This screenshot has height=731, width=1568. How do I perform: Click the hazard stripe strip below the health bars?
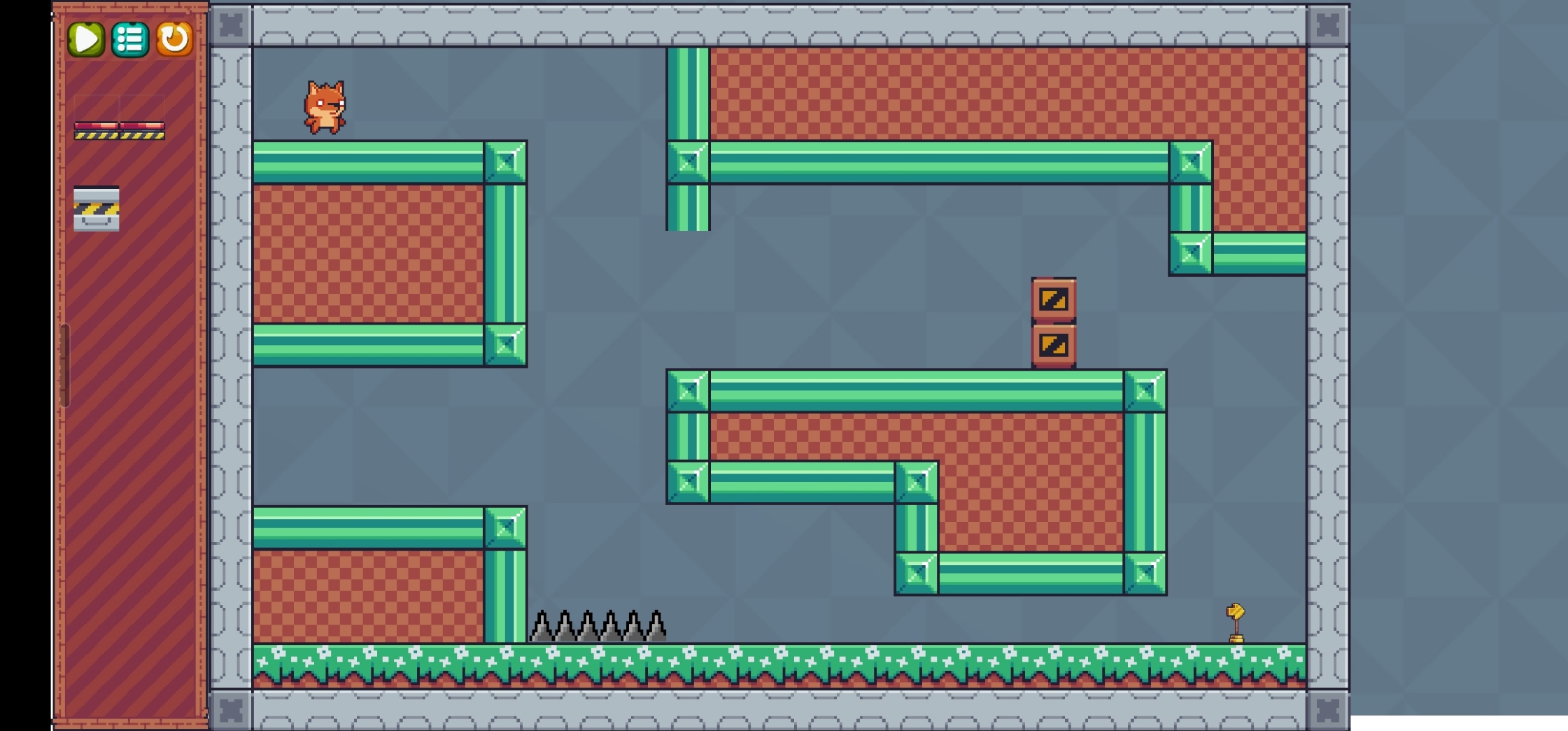click(120, 136)
